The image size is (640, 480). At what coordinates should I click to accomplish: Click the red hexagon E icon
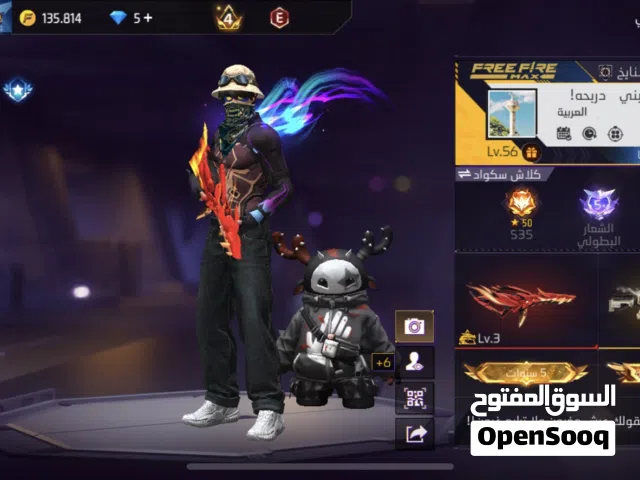point(279,17)
